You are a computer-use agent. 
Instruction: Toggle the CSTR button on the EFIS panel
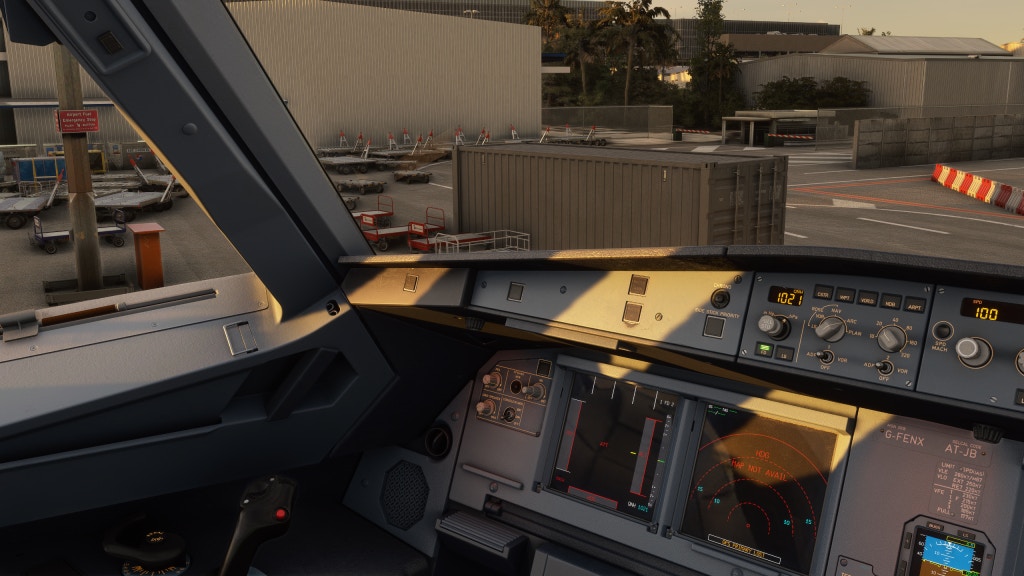click(823, 293)
